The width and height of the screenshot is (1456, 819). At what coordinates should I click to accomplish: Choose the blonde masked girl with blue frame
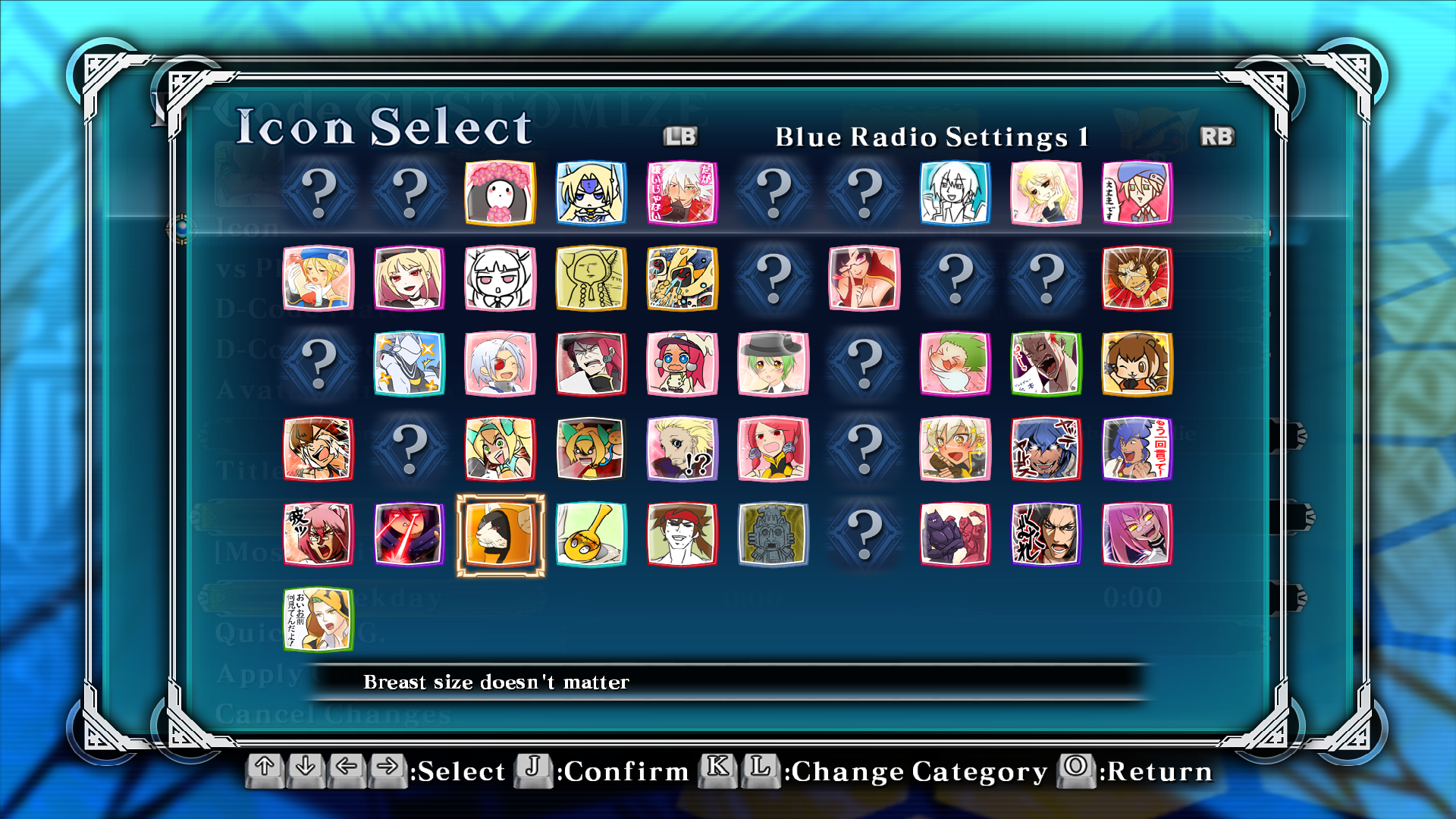click(x=591, y=193)
